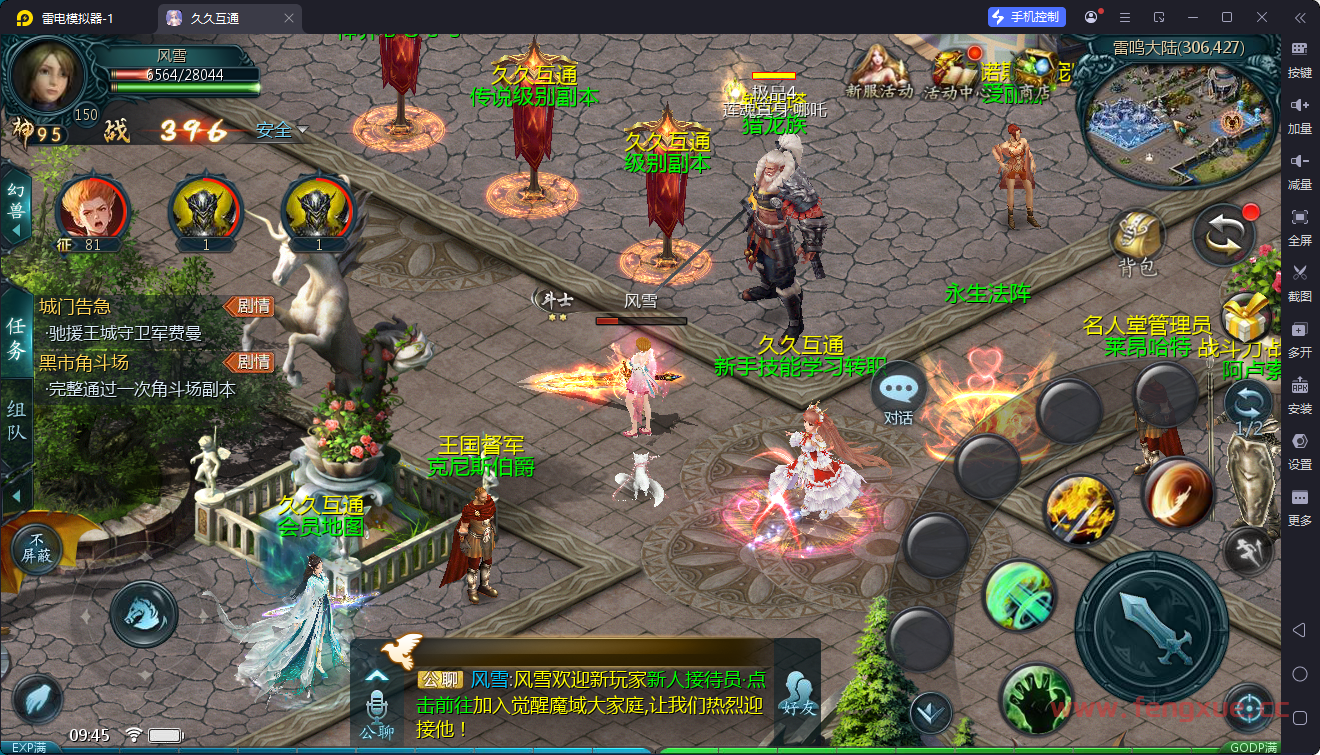Activate the flaming blades skill

tap(1080, 509)
